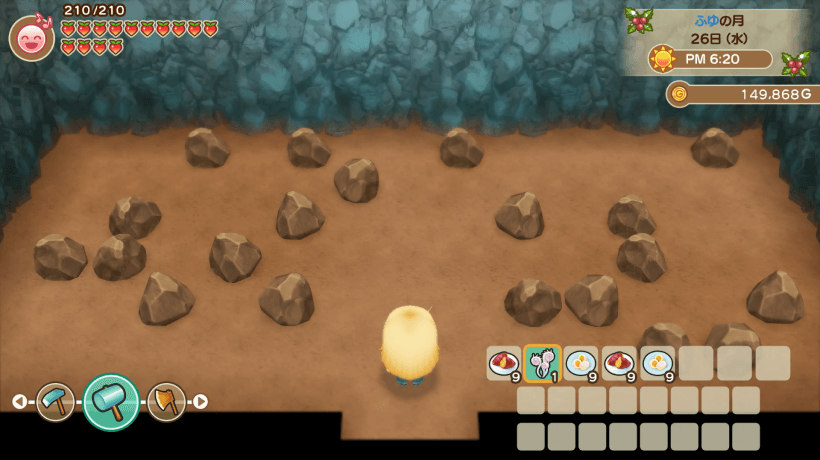The width and height of the screenshot is (820, 460).
Task: Click the pink smiling face stamina icon
Action: point(32,38)
